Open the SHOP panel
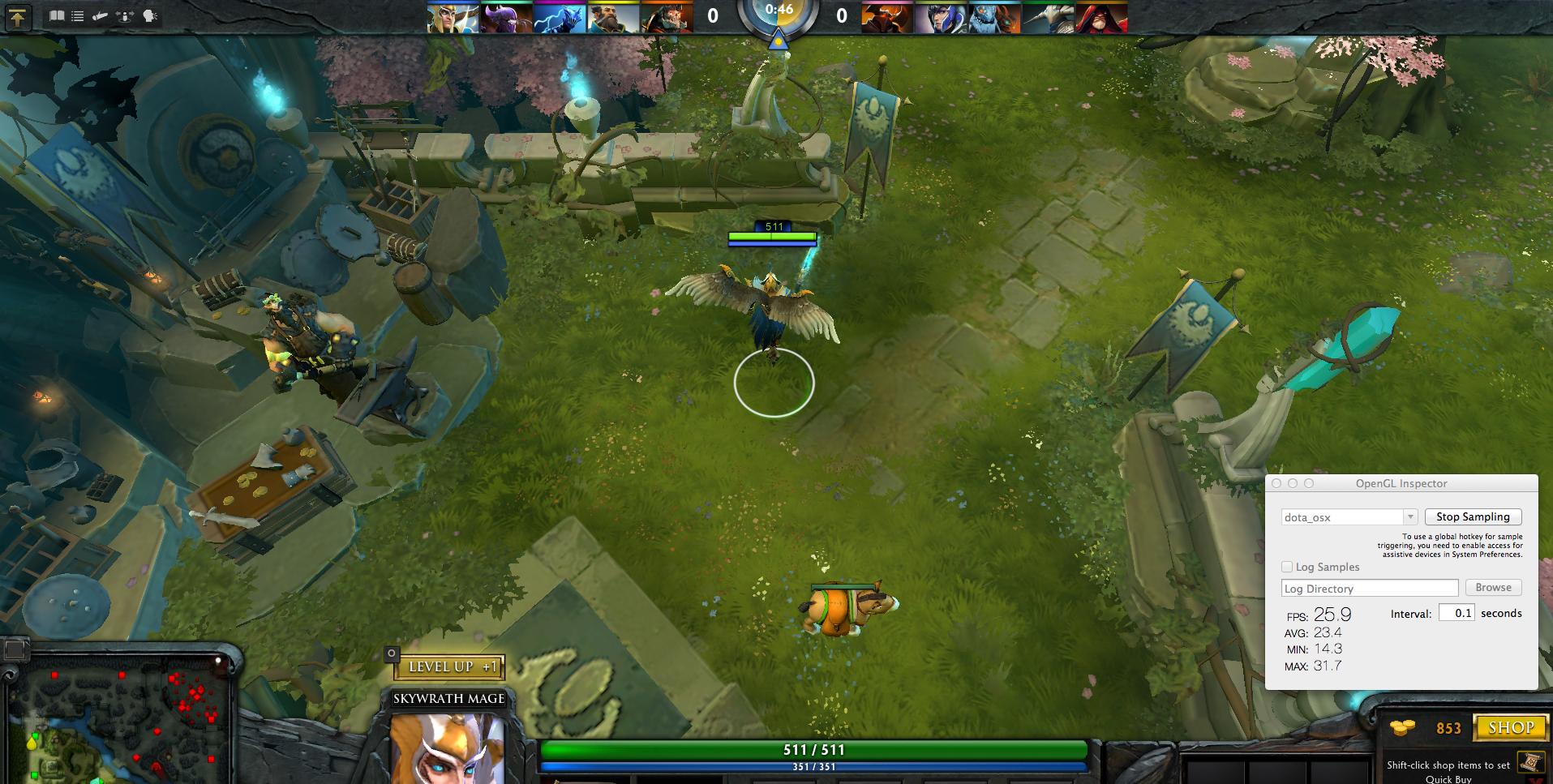Image resolution: width=1553 pixels, height=784 pixels. [x=1510, y=727]
